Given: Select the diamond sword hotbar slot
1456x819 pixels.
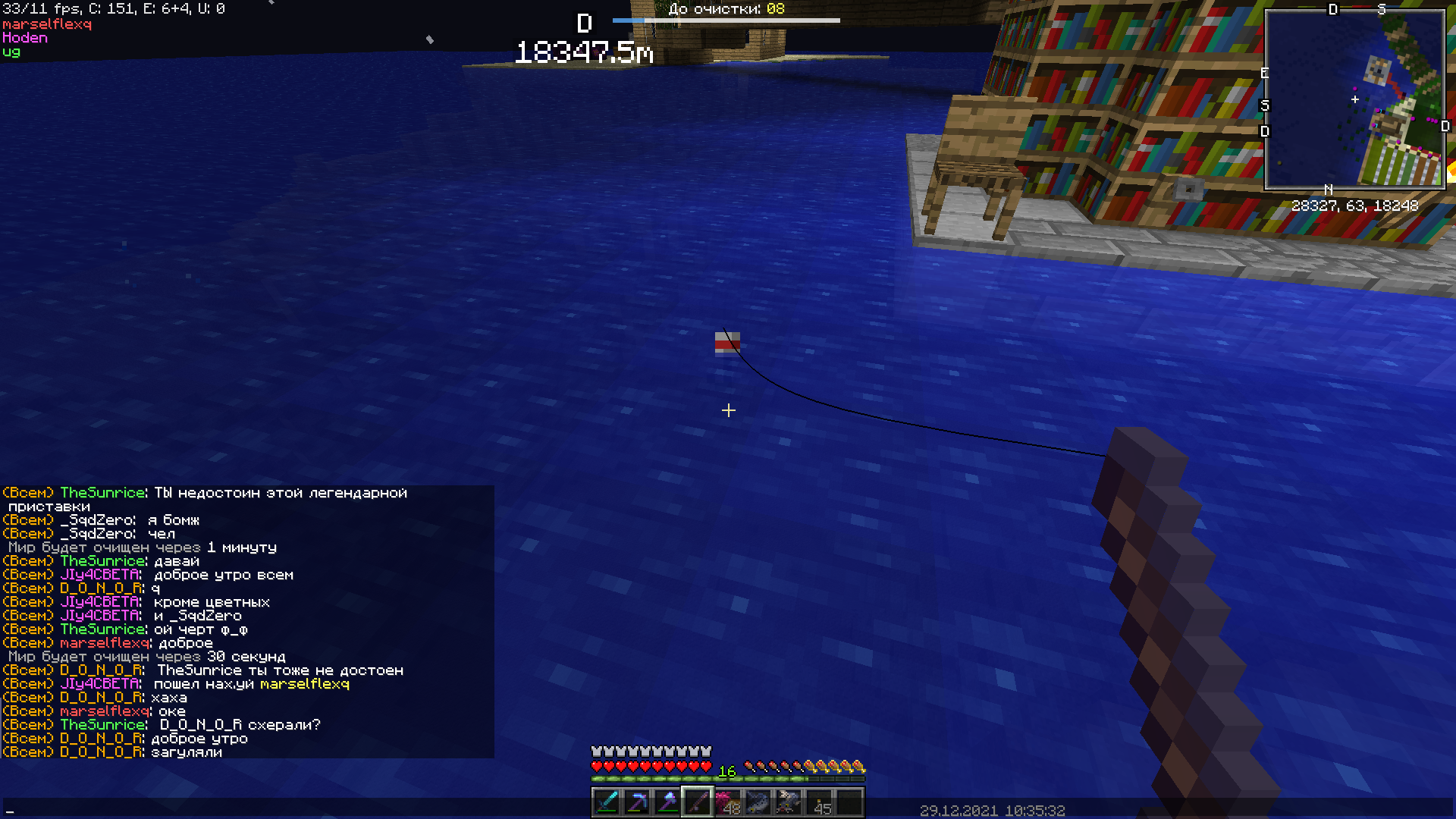Looking at the screenshot, I should [x=607, y=802].
